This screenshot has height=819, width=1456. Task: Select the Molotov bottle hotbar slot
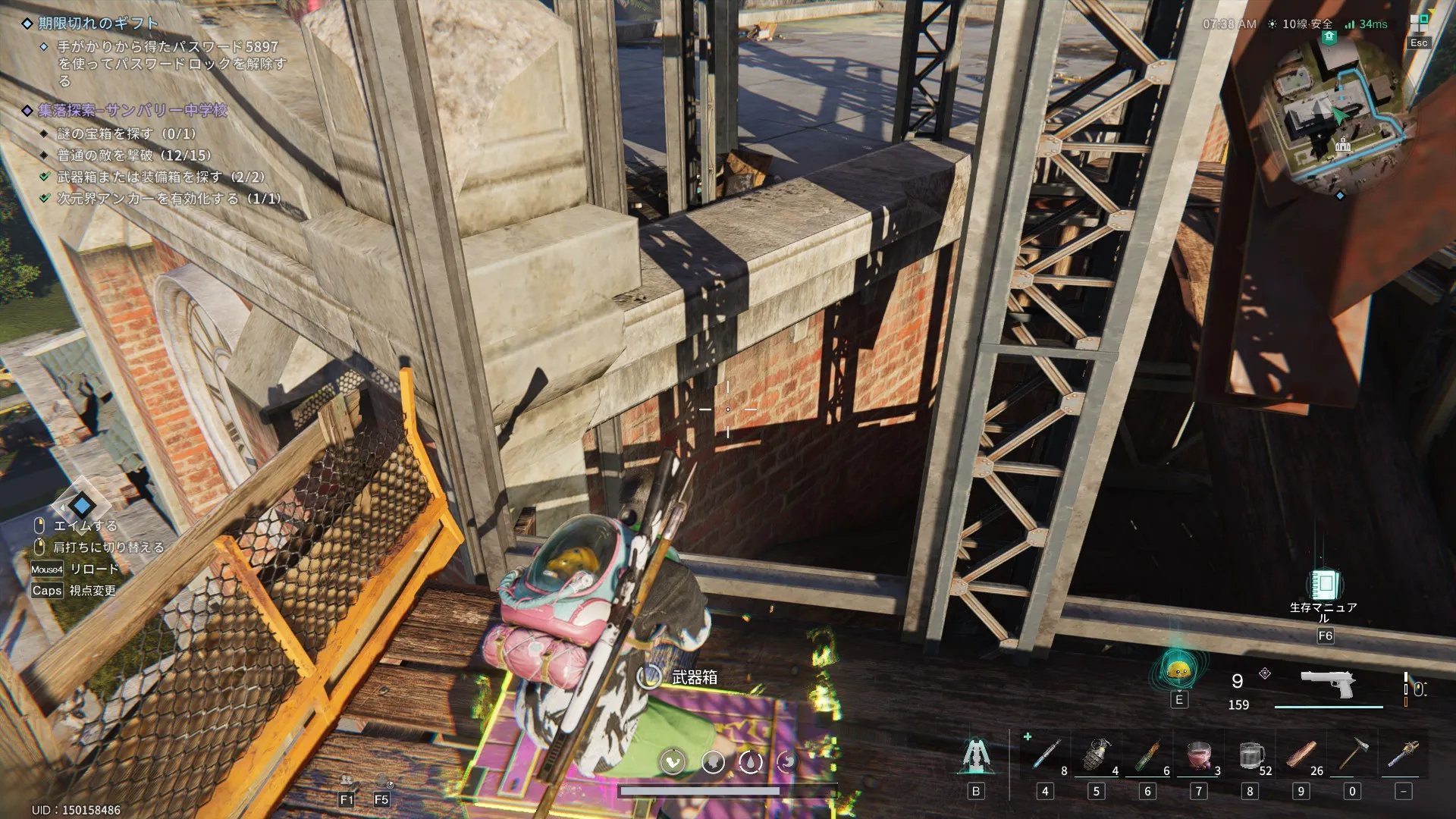point(1147,755)
